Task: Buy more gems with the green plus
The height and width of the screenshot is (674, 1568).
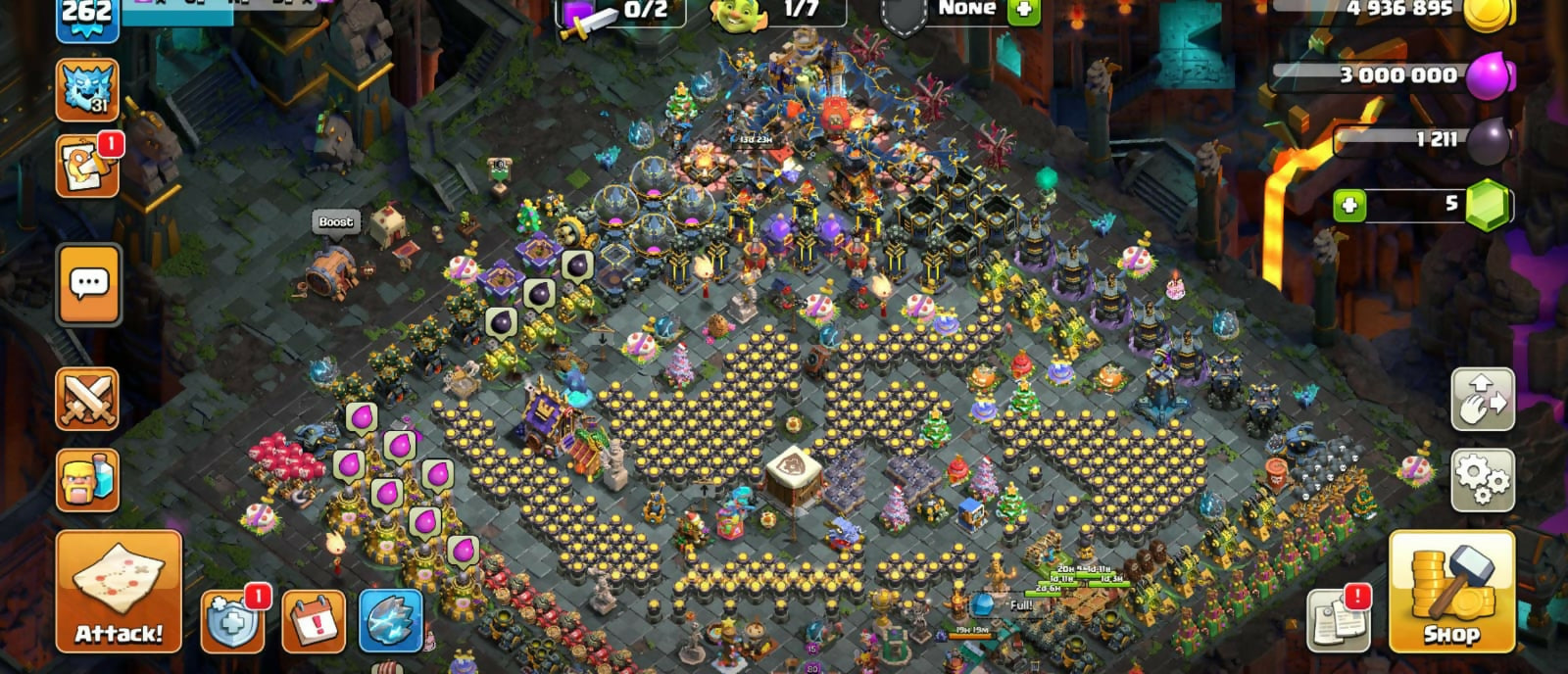Action: point(1349,206)
